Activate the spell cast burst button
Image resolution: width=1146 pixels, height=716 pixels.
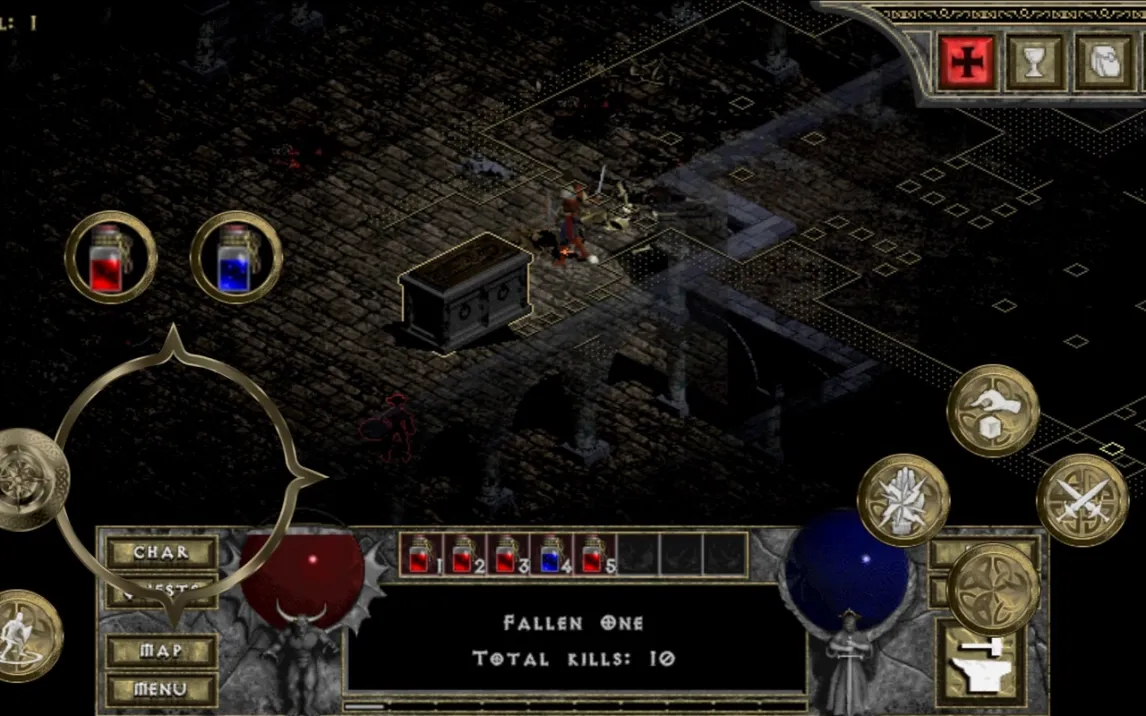[x=903, y=500]
